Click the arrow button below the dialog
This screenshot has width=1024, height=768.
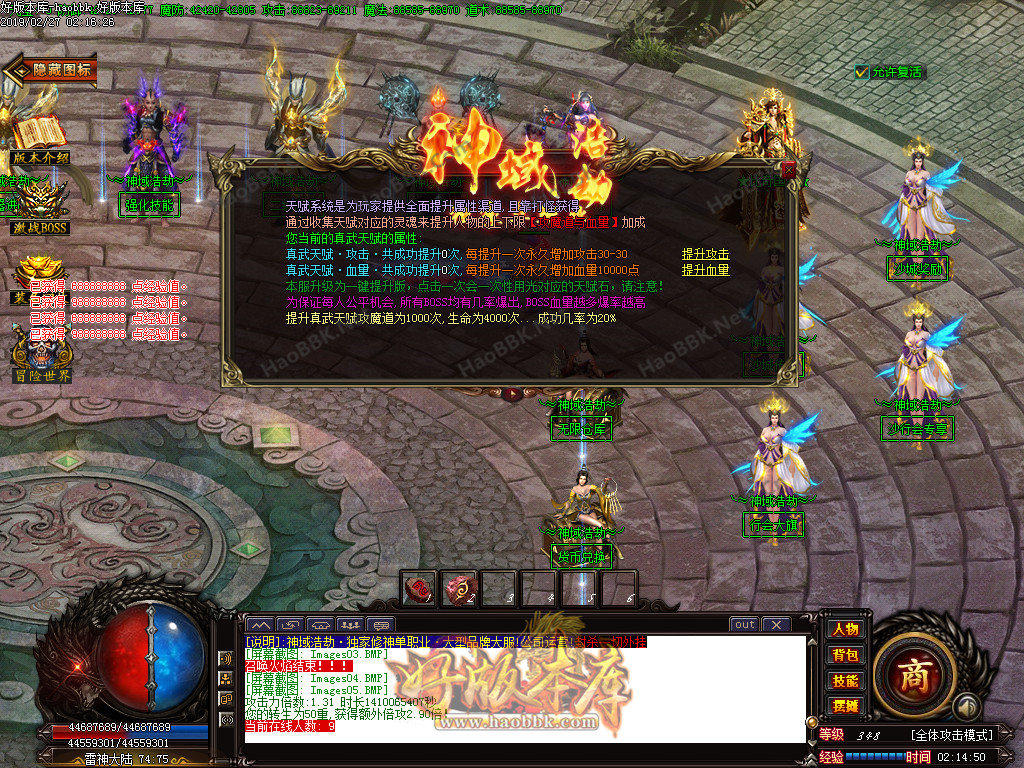pos(512,394)
